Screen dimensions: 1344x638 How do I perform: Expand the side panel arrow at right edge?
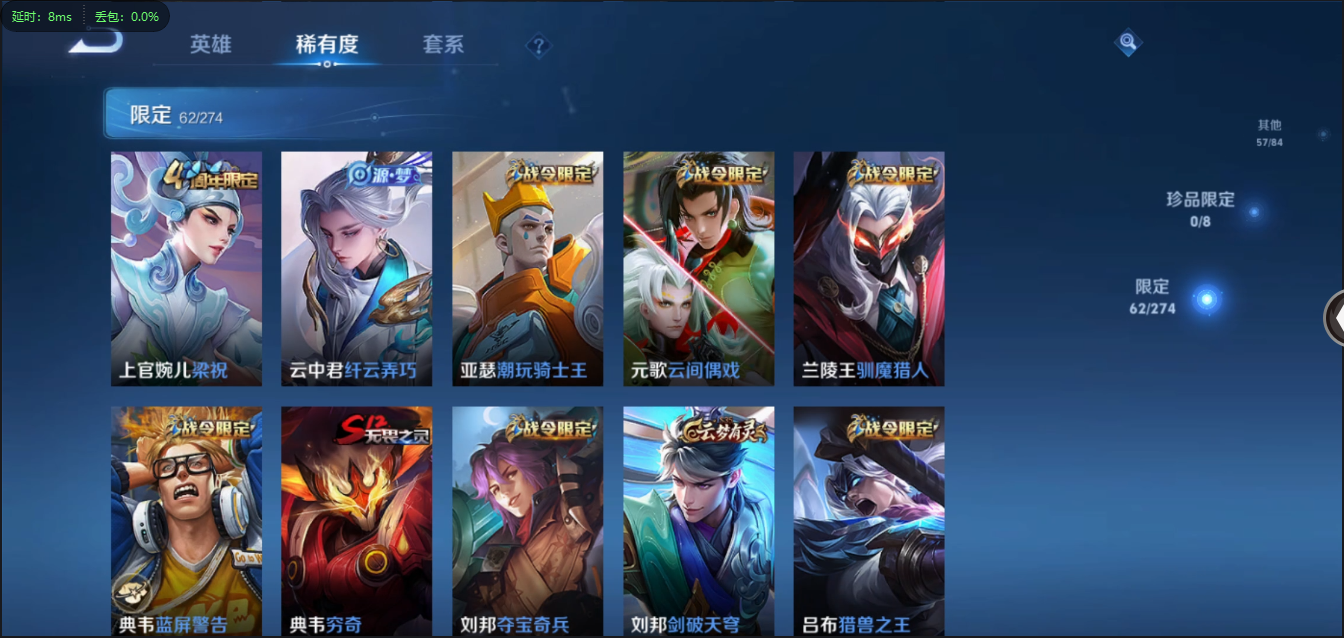[1335, 318]
